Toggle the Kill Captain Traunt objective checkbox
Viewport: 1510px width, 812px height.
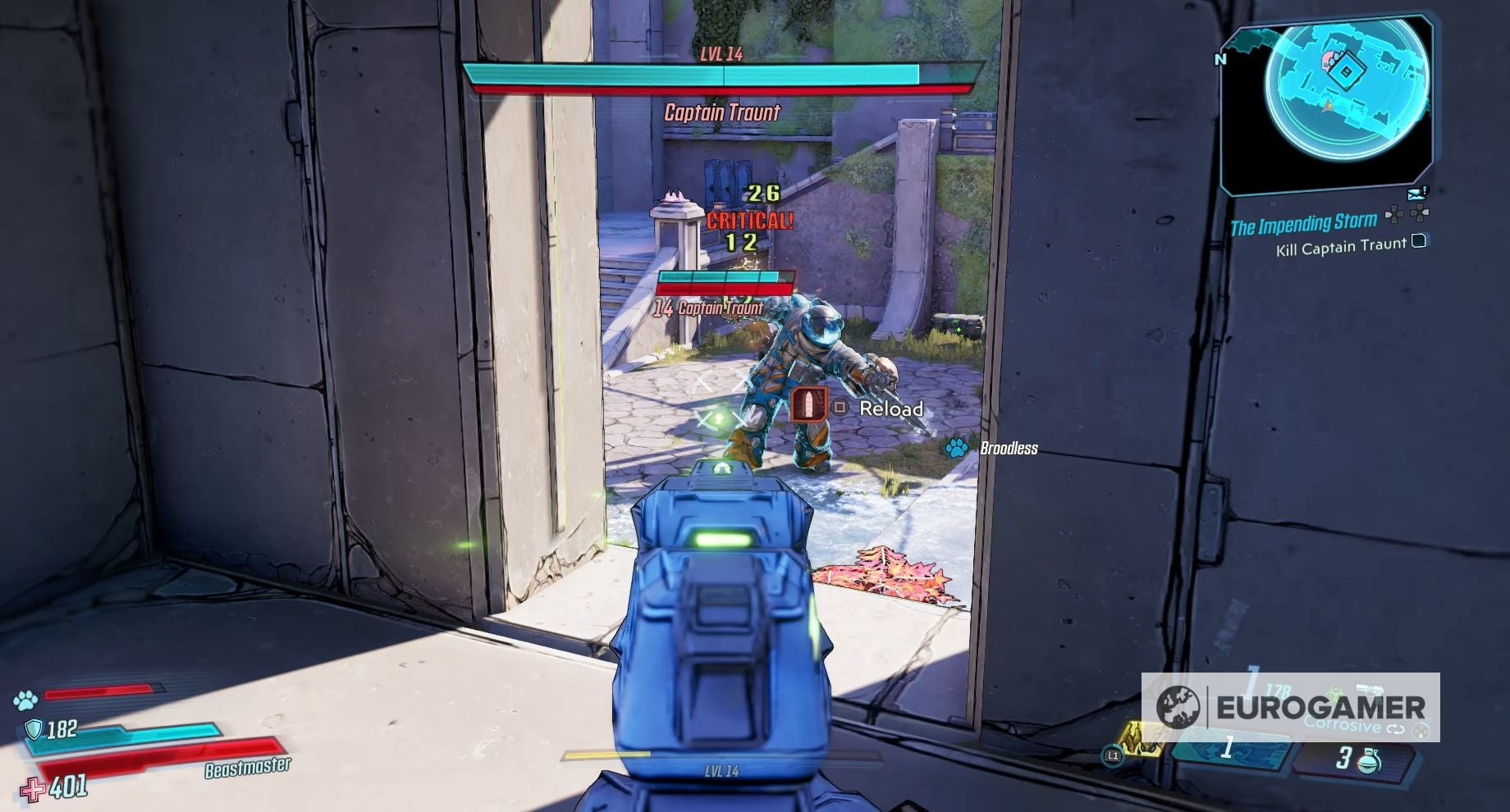coord(1418,243)
